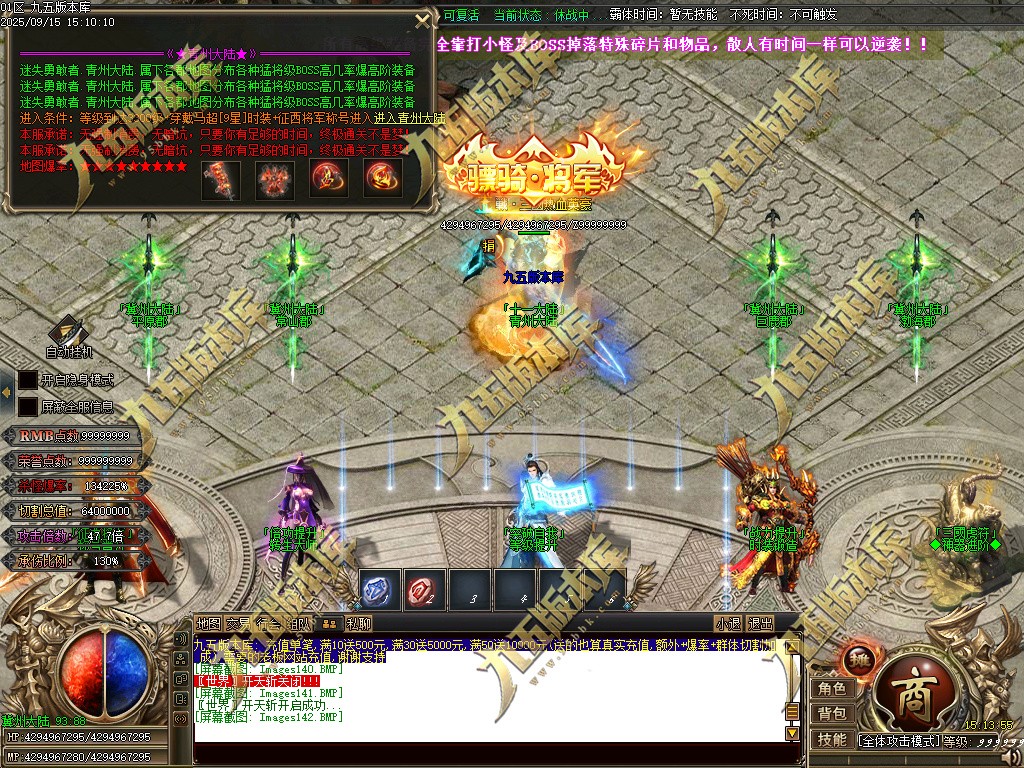Image resolution: width=1024 pixels, height=768 pixels.
Task: Use the blue crystal hotbar item
Action: click(x=379, y=591)
